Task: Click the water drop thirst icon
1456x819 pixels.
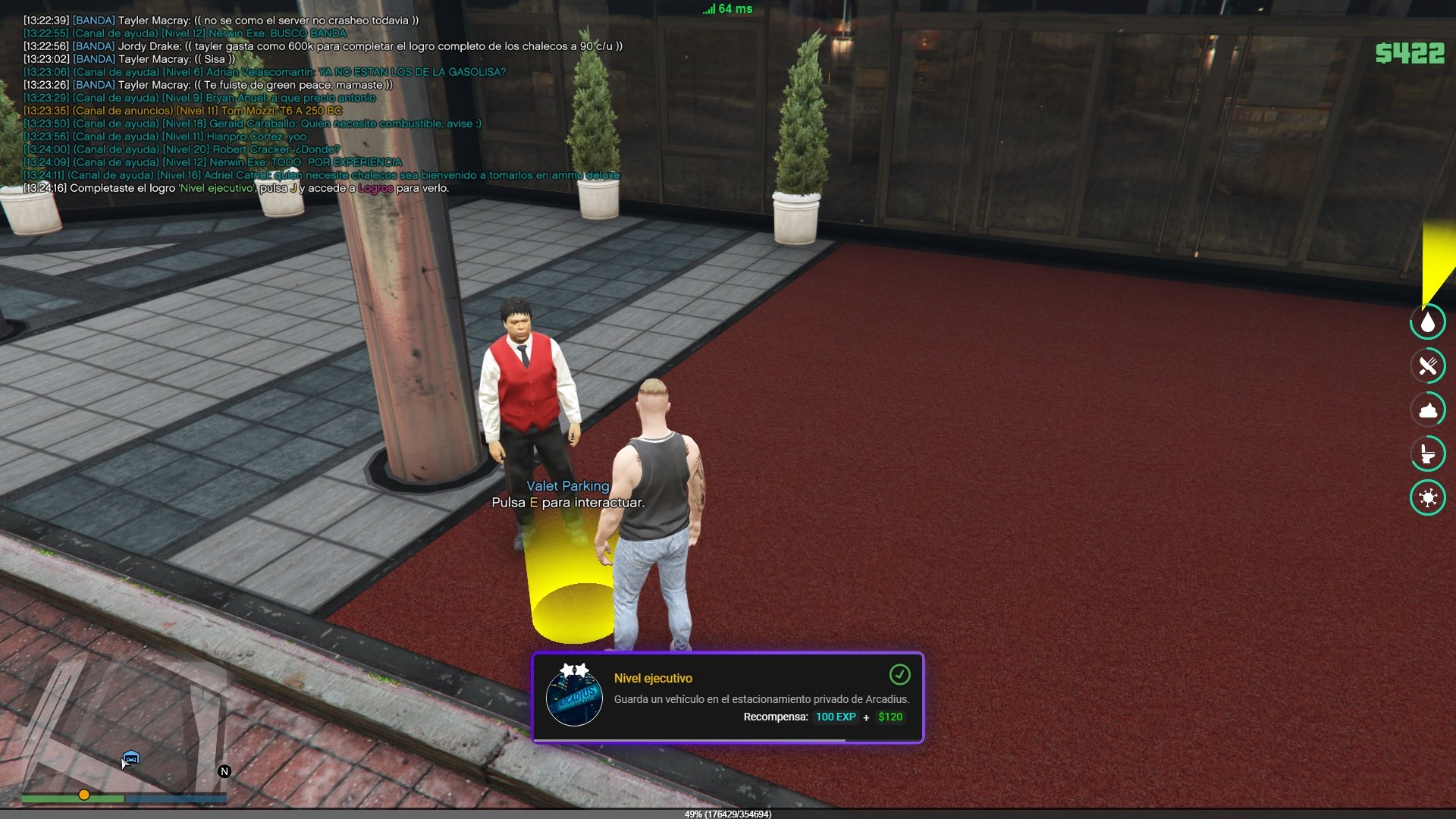Action: coord(1428,322)
